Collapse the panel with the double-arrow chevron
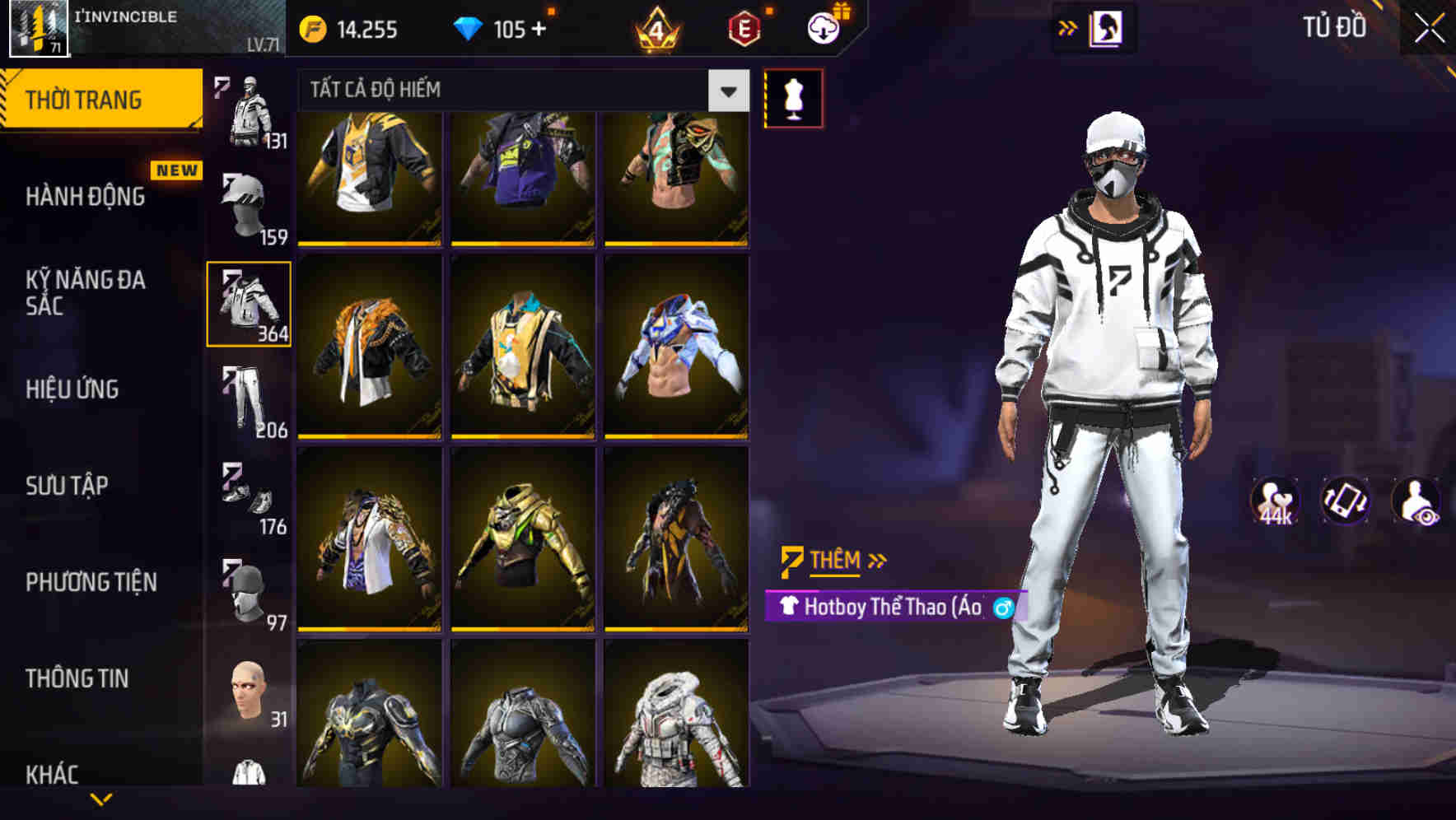Viewport: 1456px width, 820px height. click(x=1069, y=27)
